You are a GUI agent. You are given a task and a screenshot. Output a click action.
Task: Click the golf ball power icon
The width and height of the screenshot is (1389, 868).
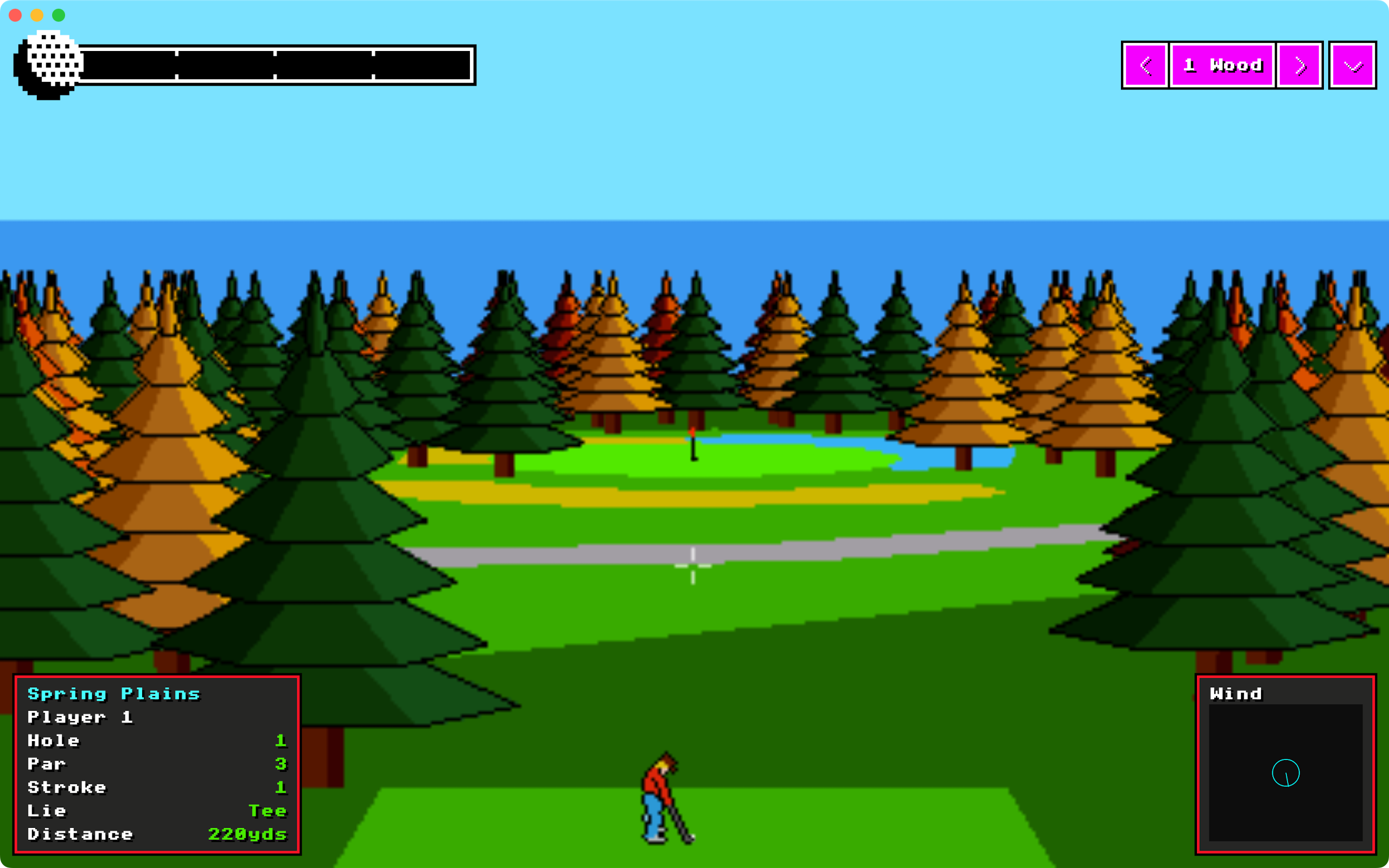(x=50, y=65)
